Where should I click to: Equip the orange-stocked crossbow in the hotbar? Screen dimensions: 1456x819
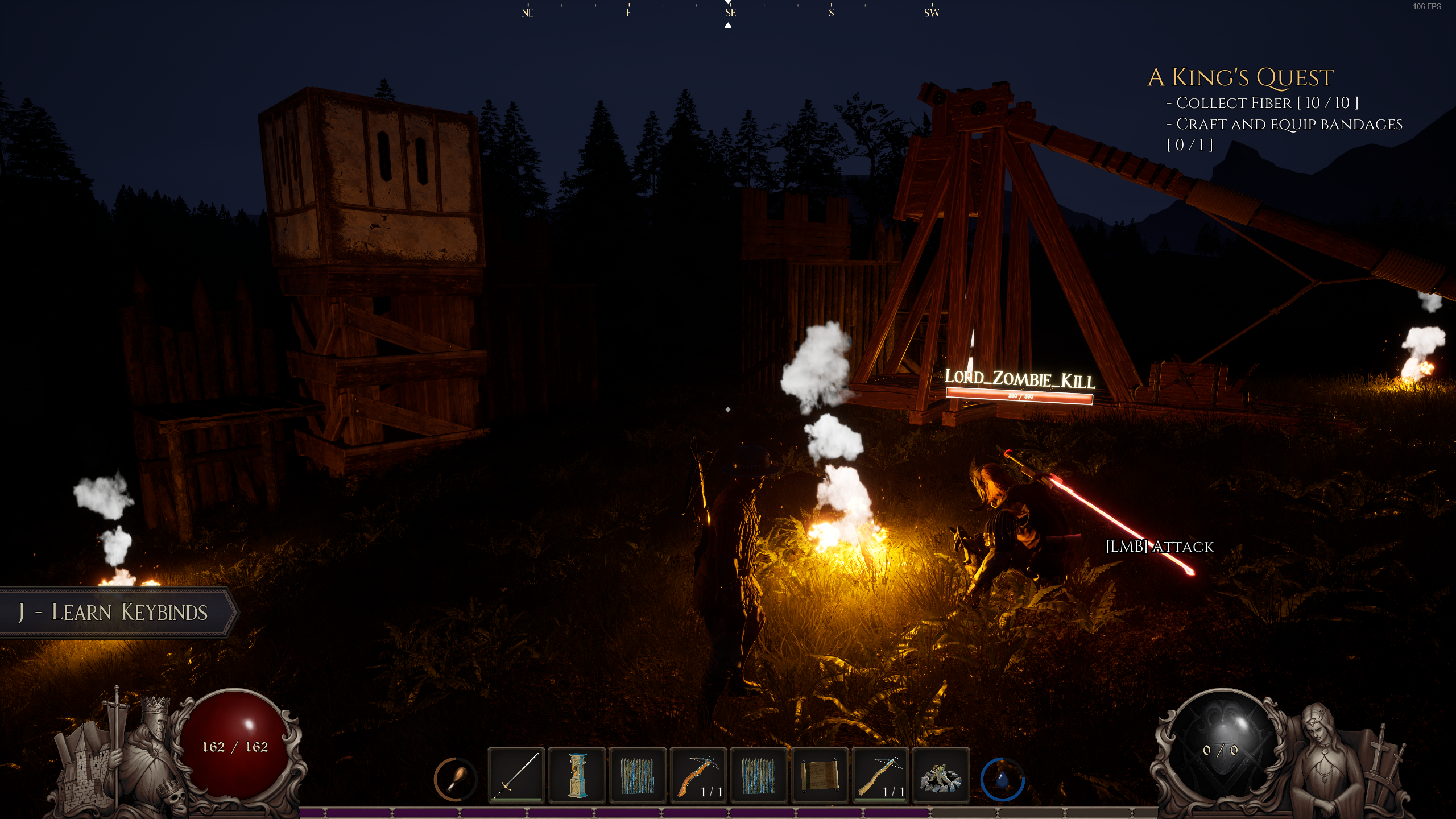(x=698, y=775)
